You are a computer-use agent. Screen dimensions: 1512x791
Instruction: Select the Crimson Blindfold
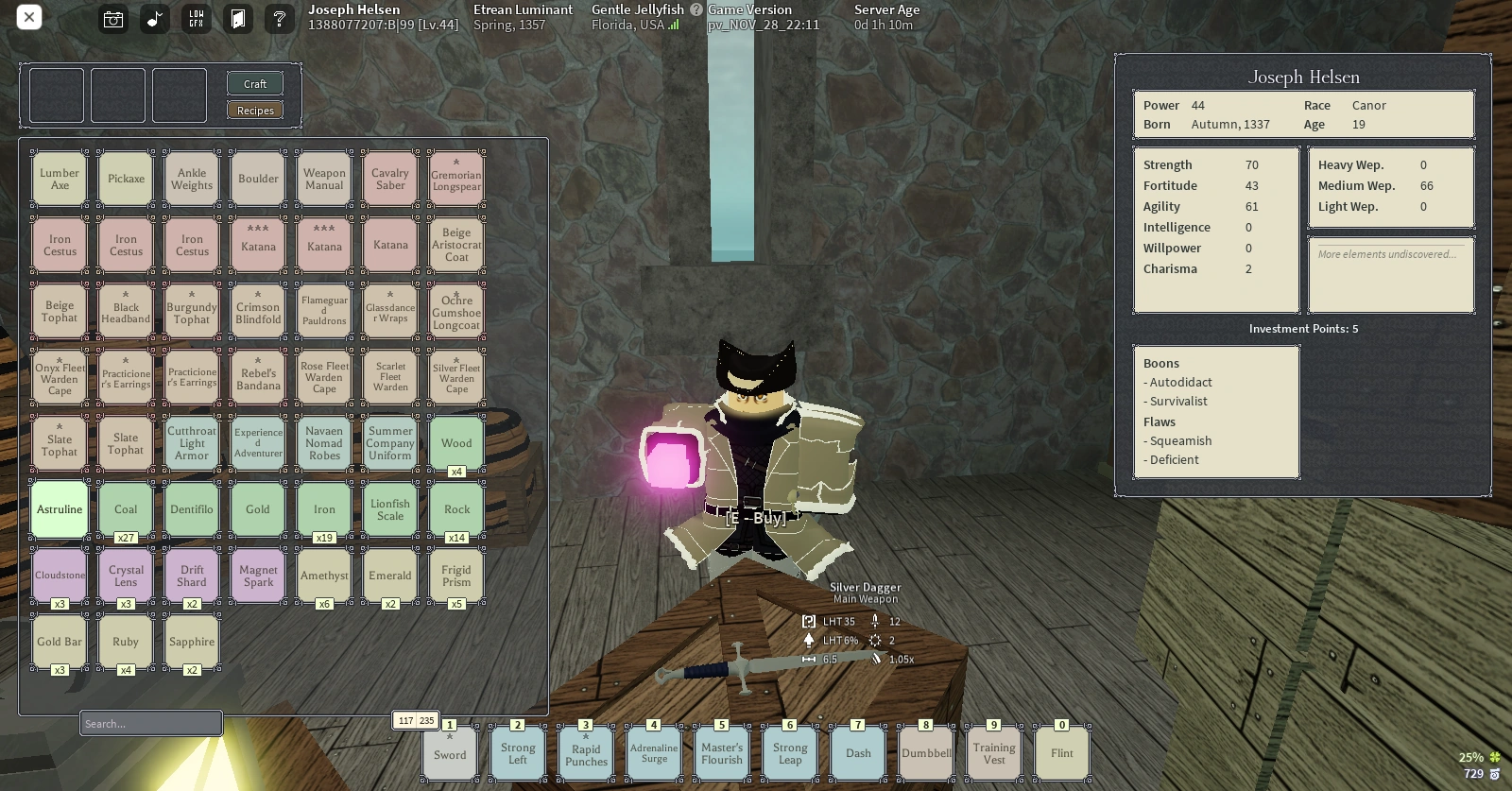point(257,310)
